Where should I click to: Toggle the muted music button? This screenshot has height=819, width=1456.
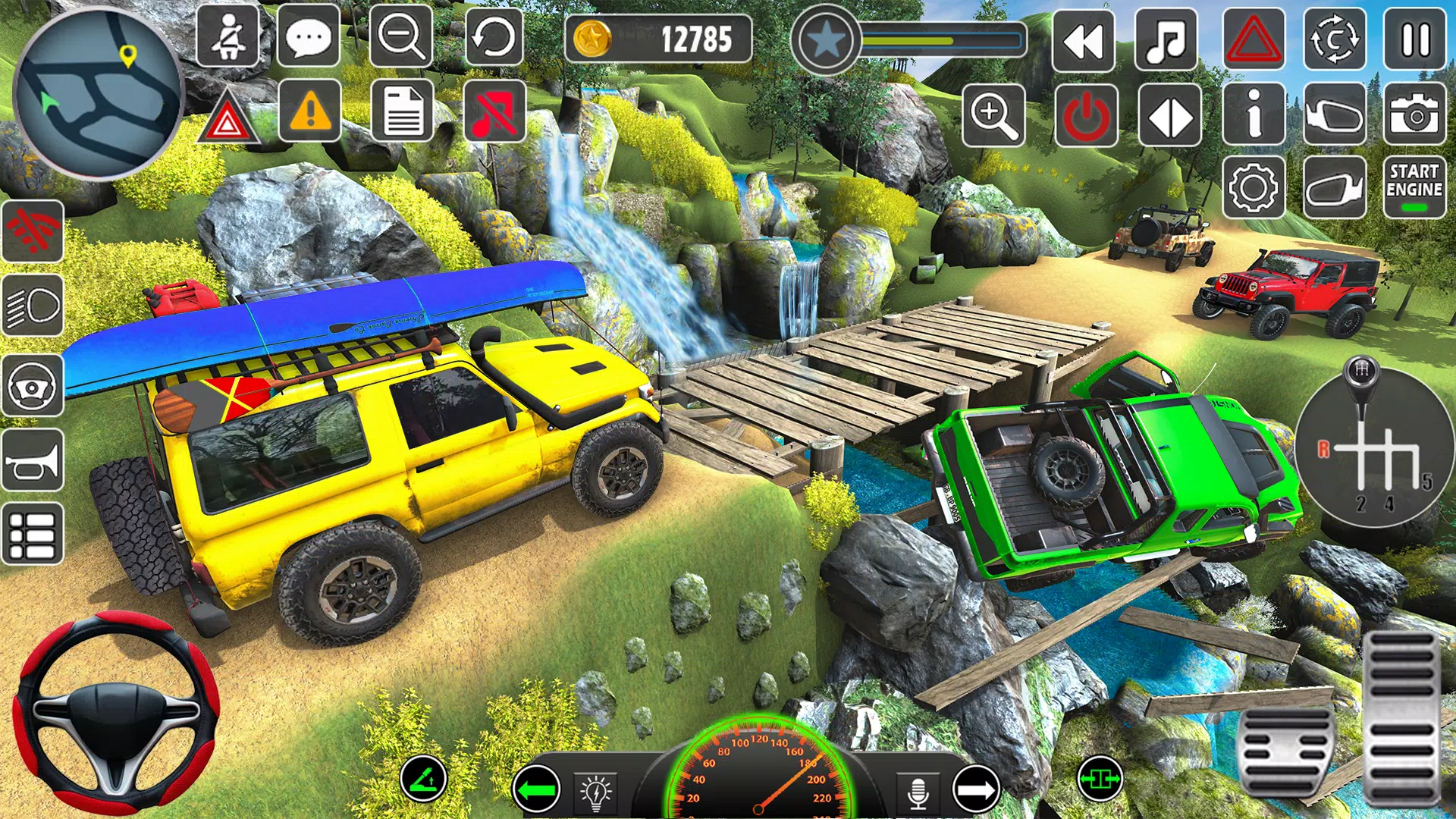pyautogui.click(x=494, y=112)
